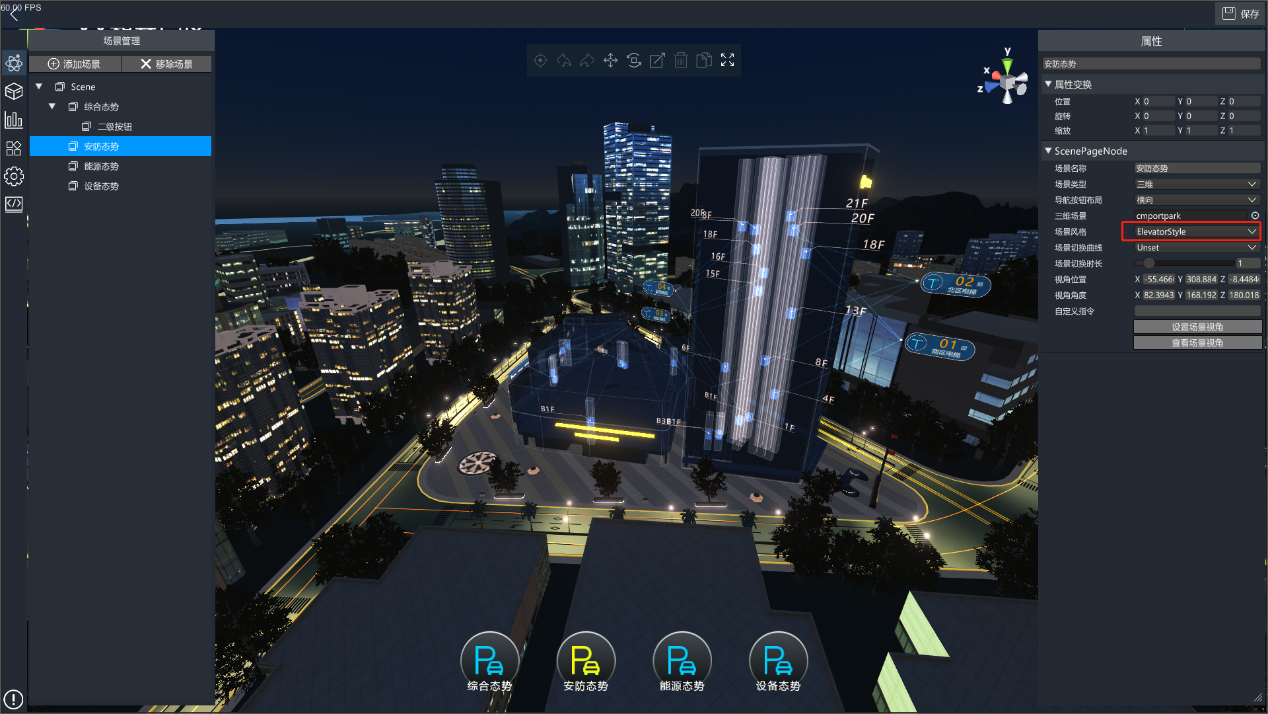Image resolution: width=1268 pixels, height=714 pixels.
Task: Select the 二级按钮 child node
Action: [x=113, y=127]
